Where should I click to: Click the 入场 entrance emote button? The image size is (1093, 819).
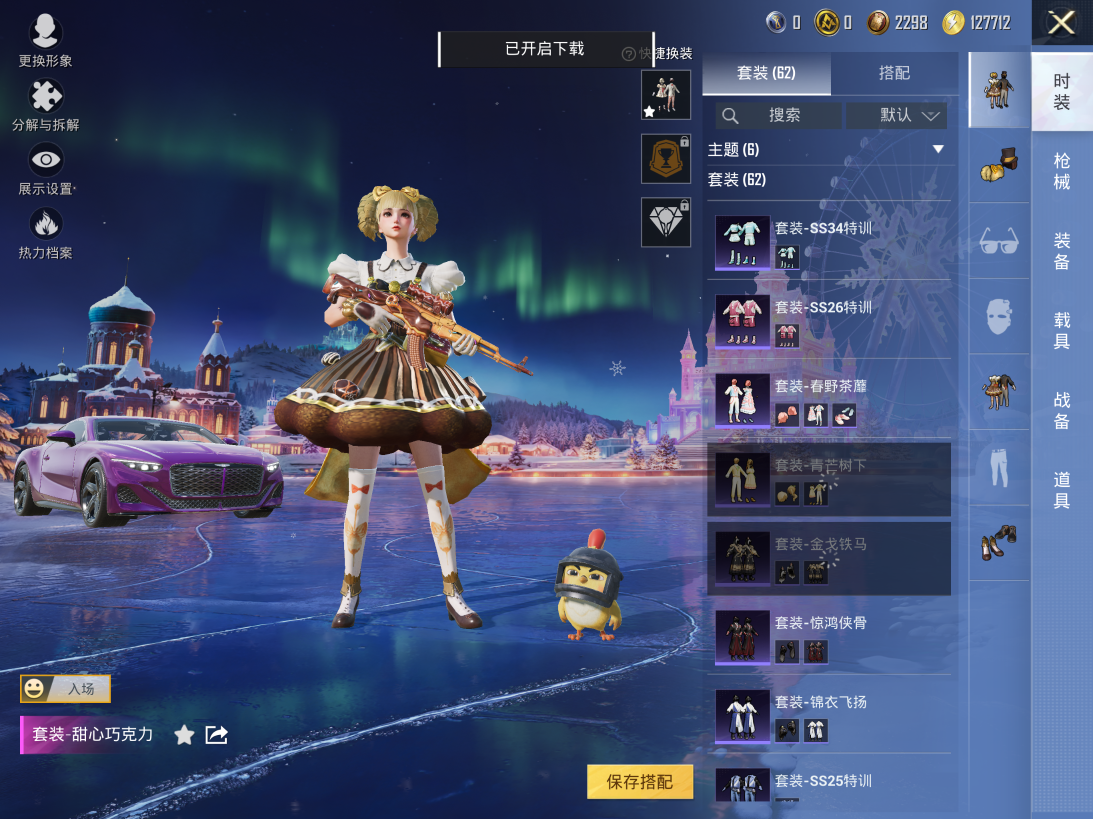pyautogui.click(x=66, y=688)
